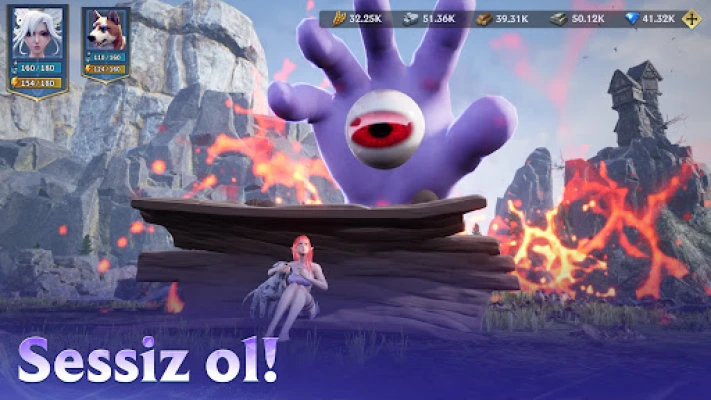Select the dog companion portrait
This screenshot has height=400, width=711.
click(x=104, y=33)
